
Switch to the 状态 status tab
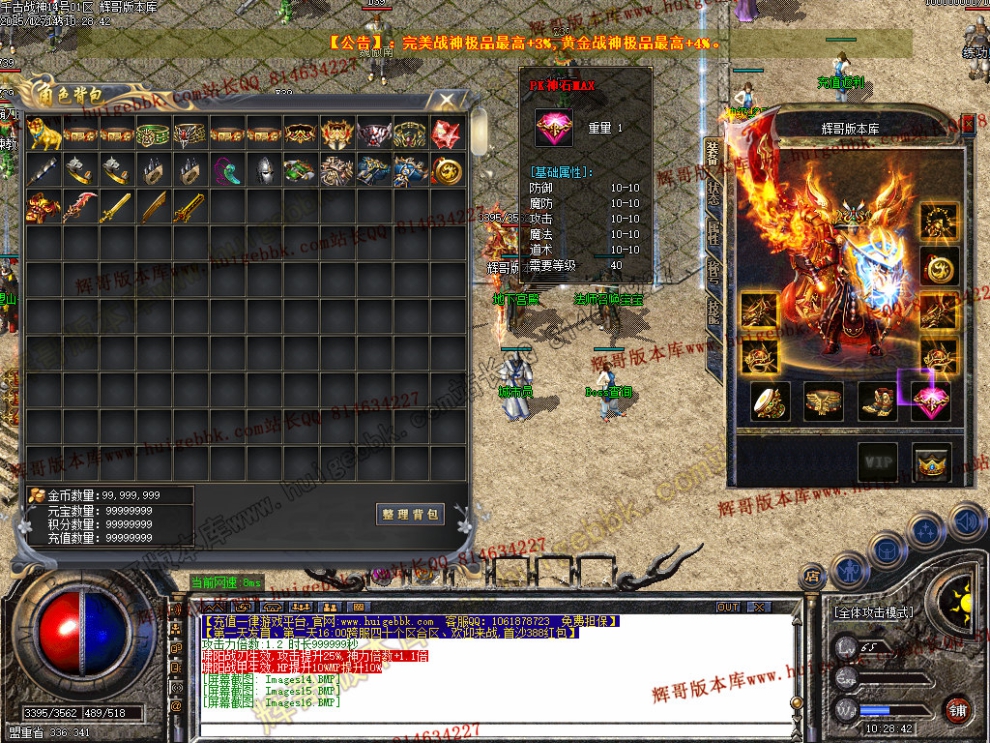713,194
